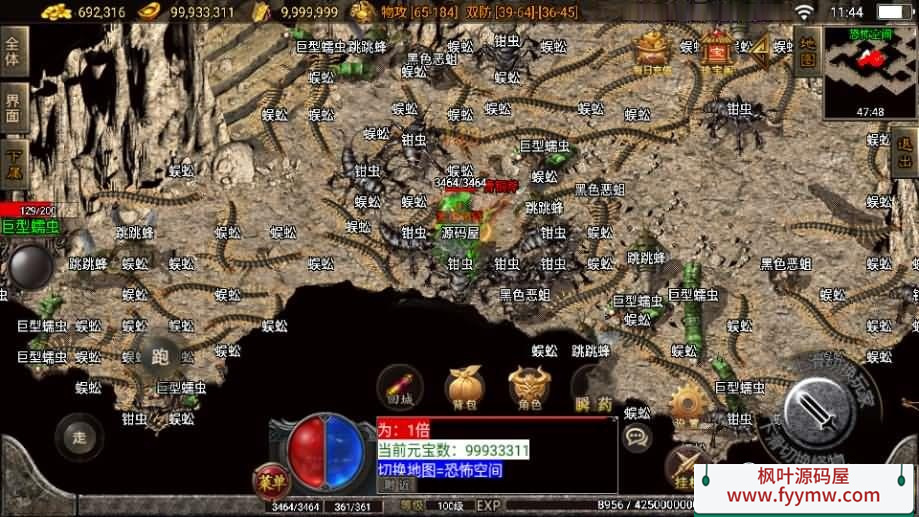The image size is (919, 517).
Task: Open the red 宝 treasure icon
Action: pos(716,50)
